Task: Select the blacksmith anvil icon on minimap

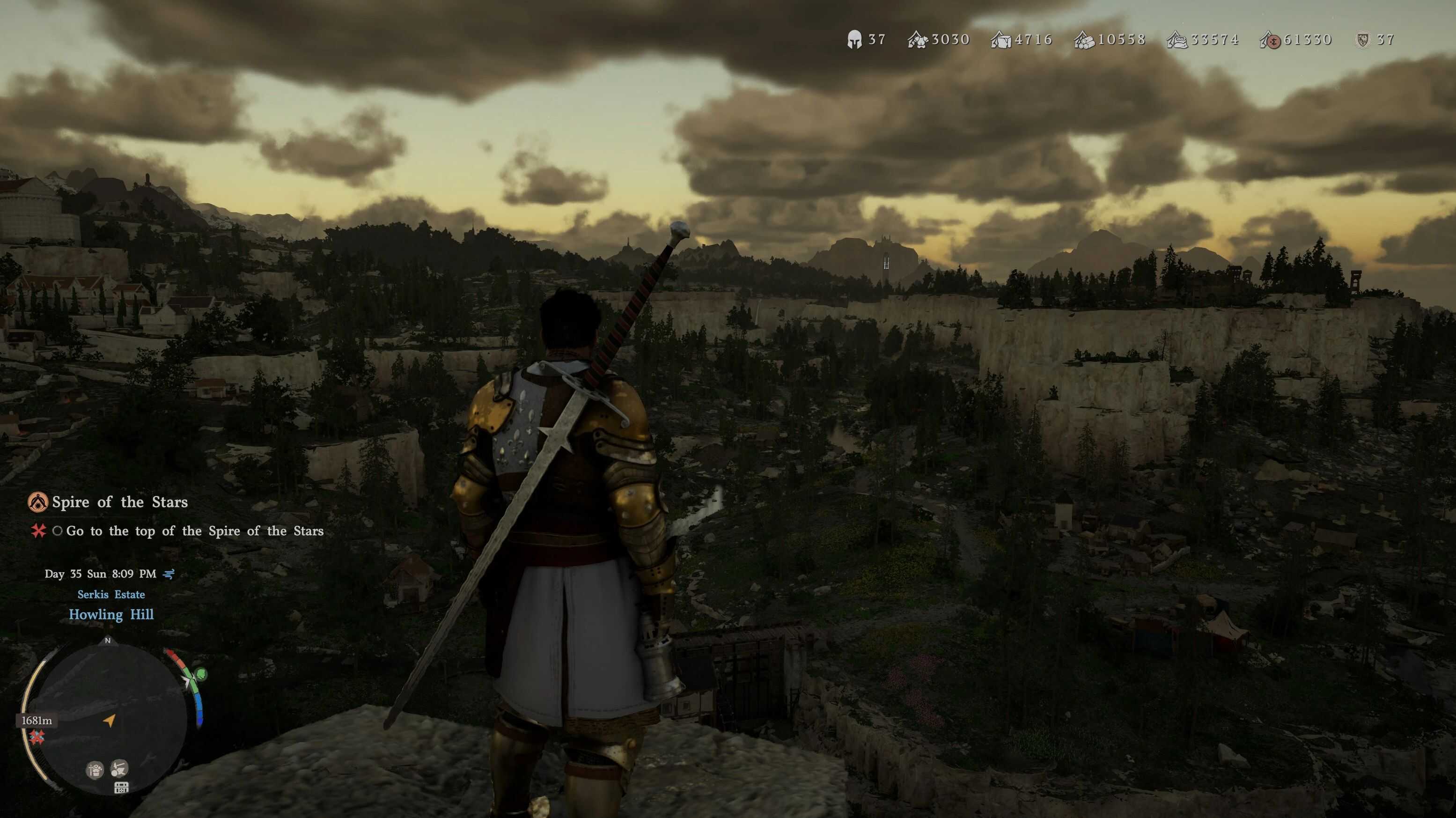Action: (x=119, y=768)
